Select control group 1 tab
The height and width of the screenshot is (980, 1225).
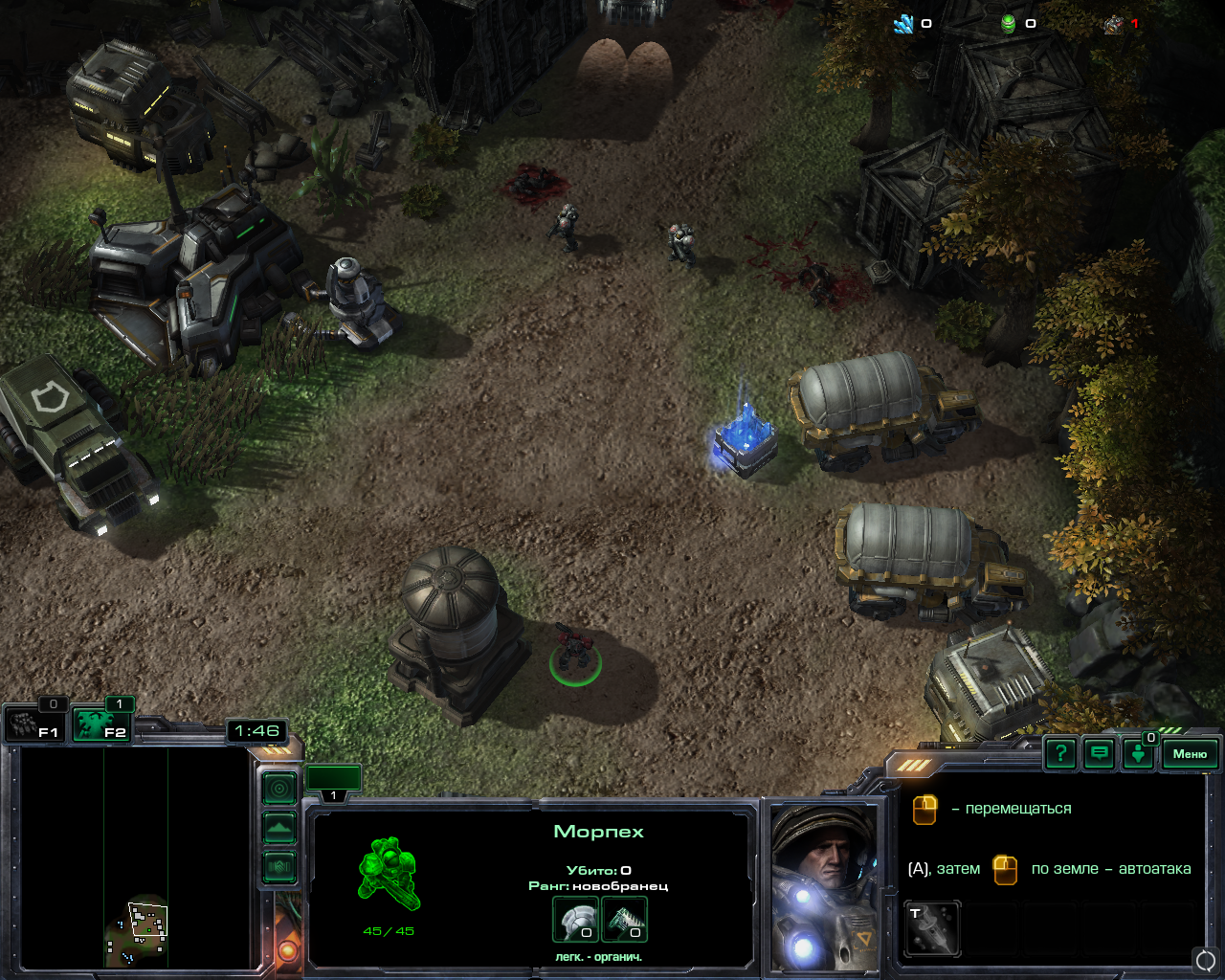(333, 781)
